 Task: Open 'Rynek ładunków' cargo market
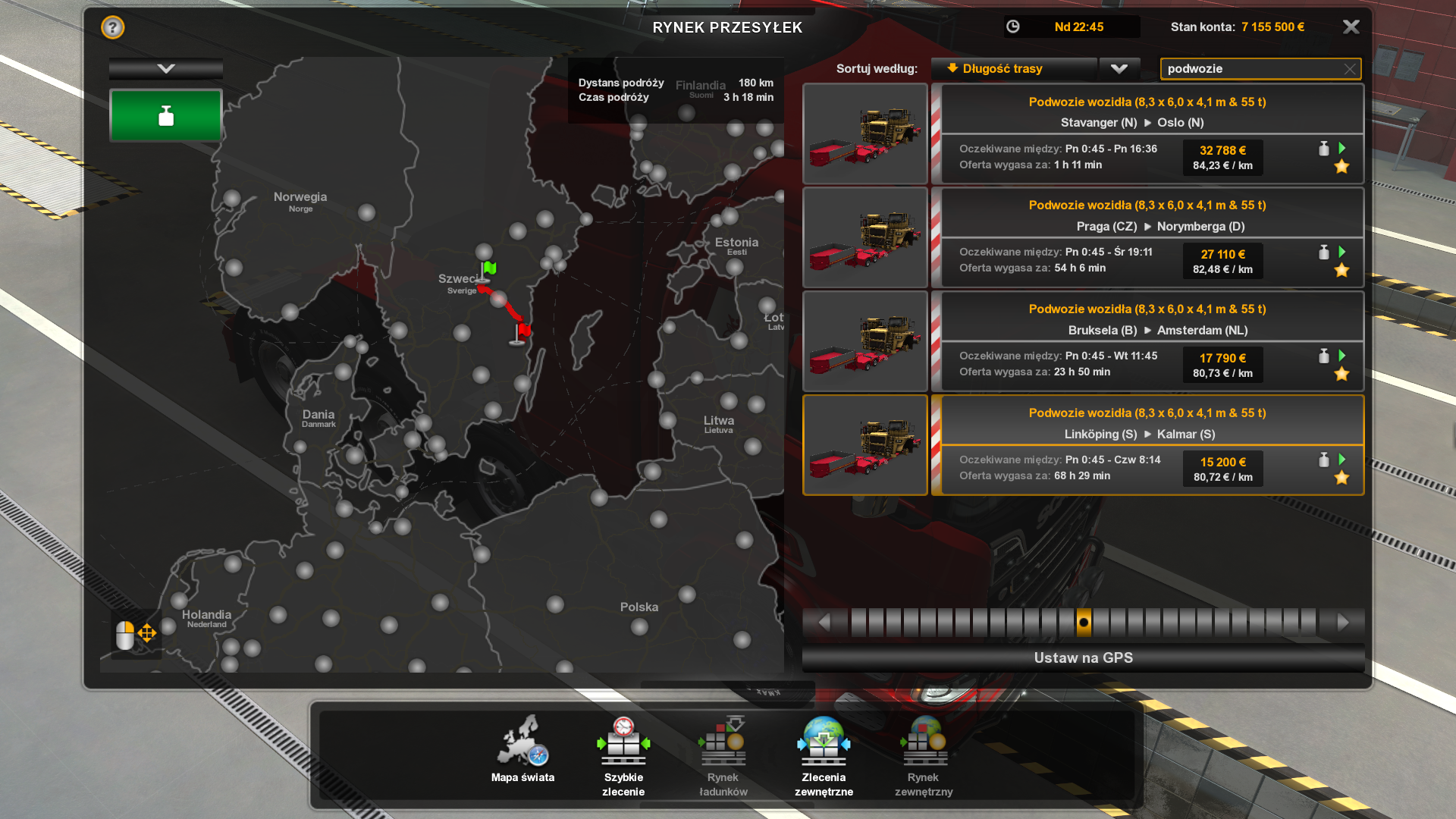(723, 755)
